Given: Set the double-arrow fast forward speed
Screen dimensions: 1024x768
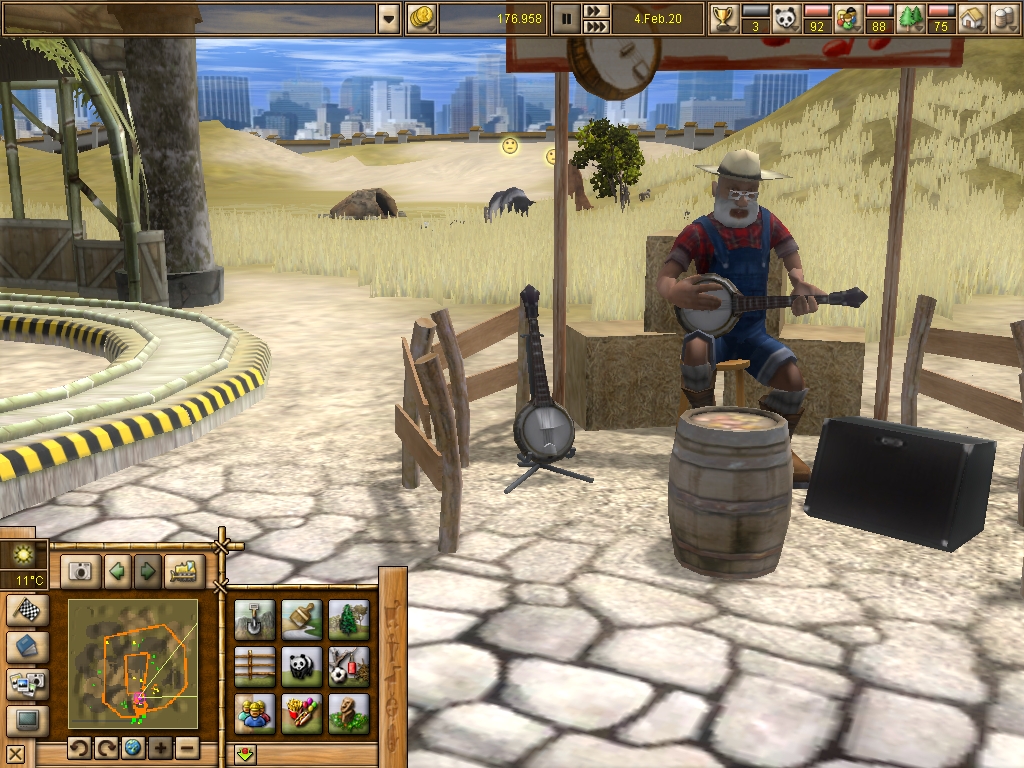Looking at the screenshot, I should coord(596,11).
